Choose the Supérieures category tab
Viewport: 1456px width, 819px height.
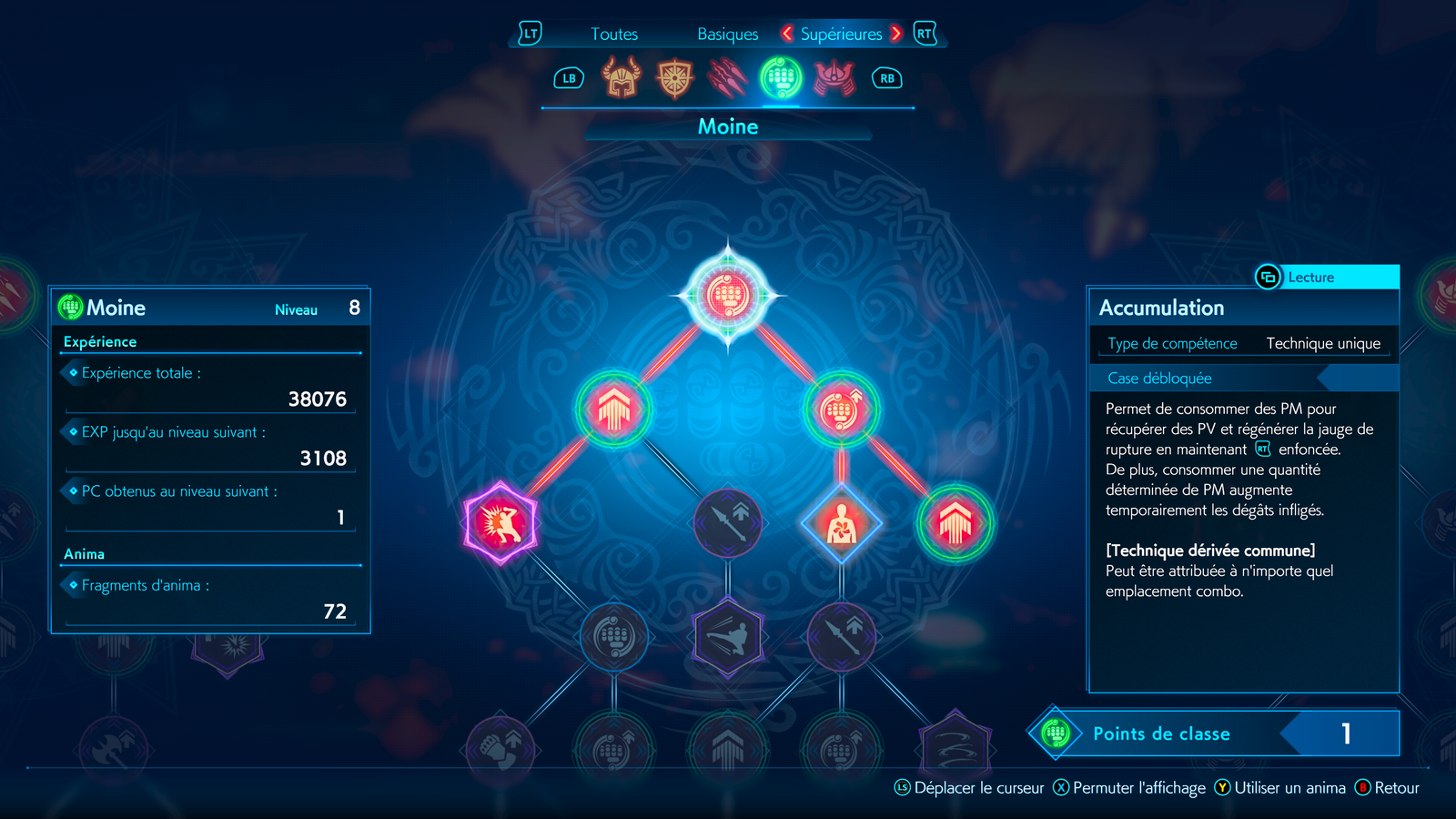pos(841,35)
